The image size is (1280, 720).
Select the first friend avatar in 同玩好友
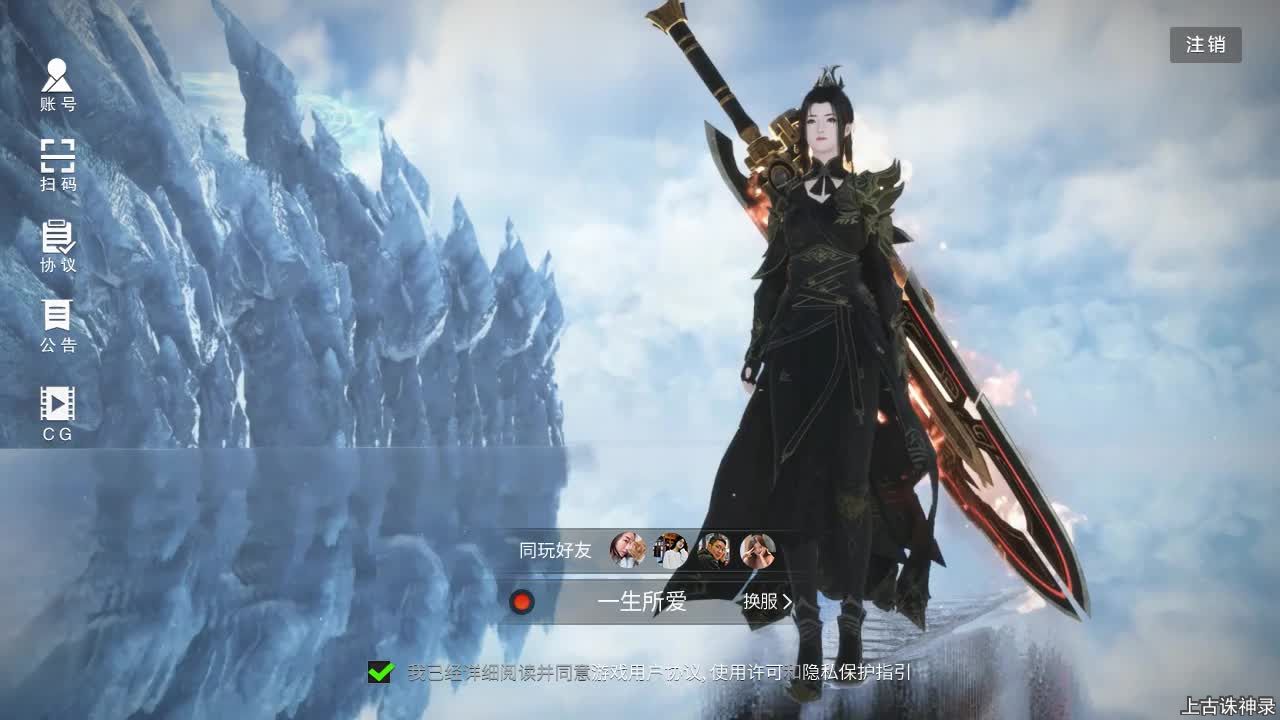tap(627, 551)
